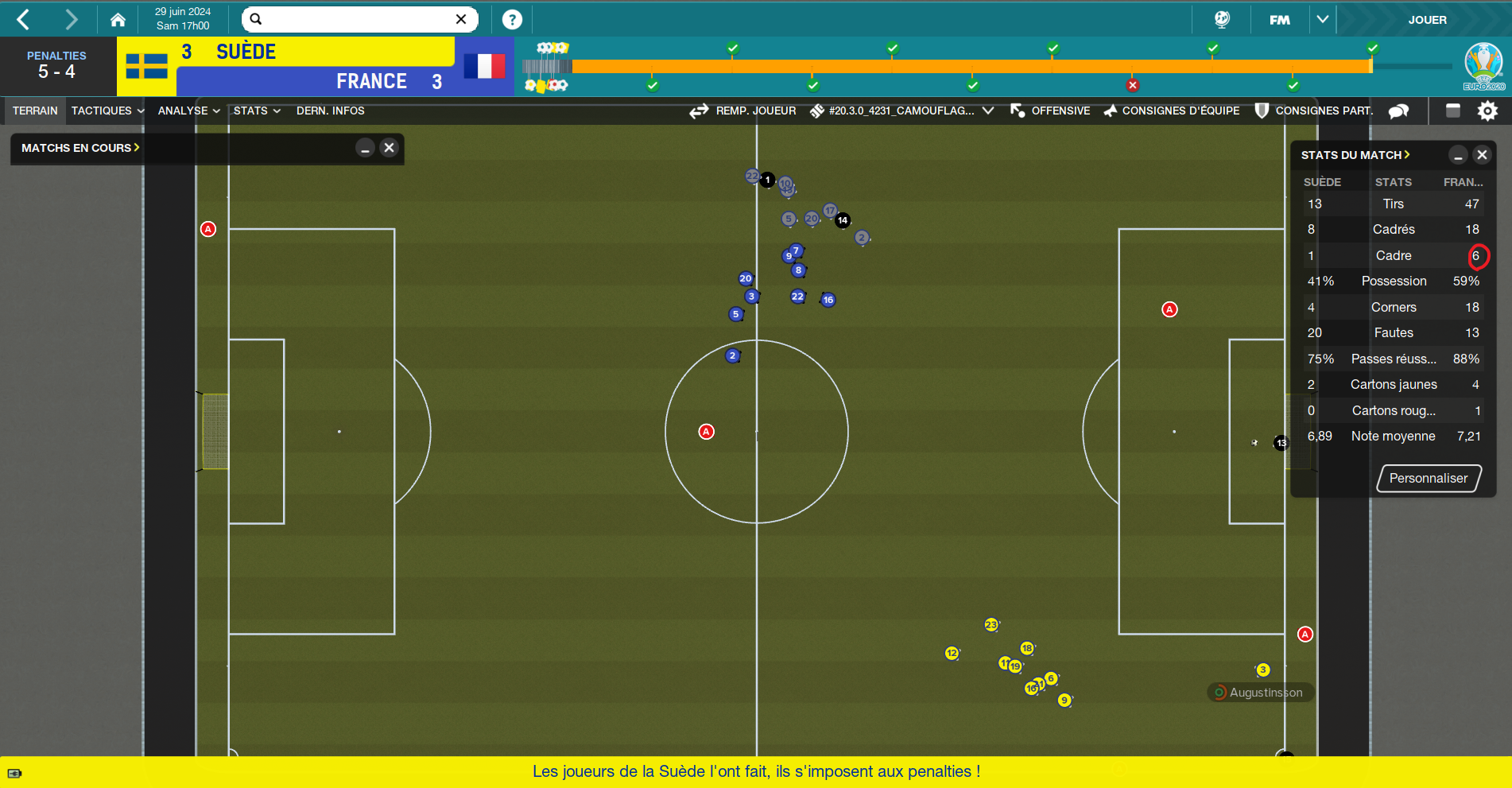Screen dimensions: 1512x788
Task: Close the MATCHS EN COURS panel
Action: 389,148
